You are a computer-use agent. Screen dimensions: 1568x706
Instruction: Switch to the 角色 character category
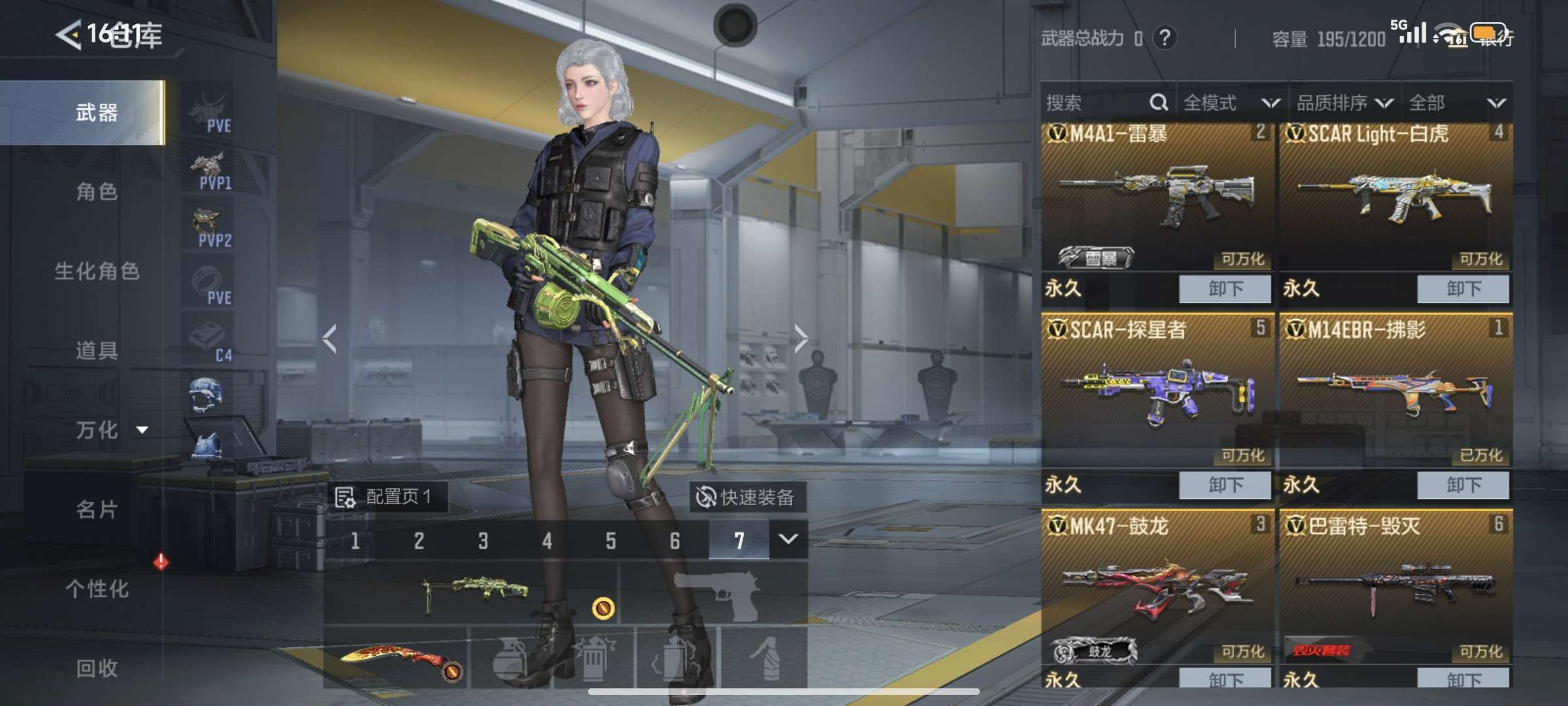(x=96, y=192)
